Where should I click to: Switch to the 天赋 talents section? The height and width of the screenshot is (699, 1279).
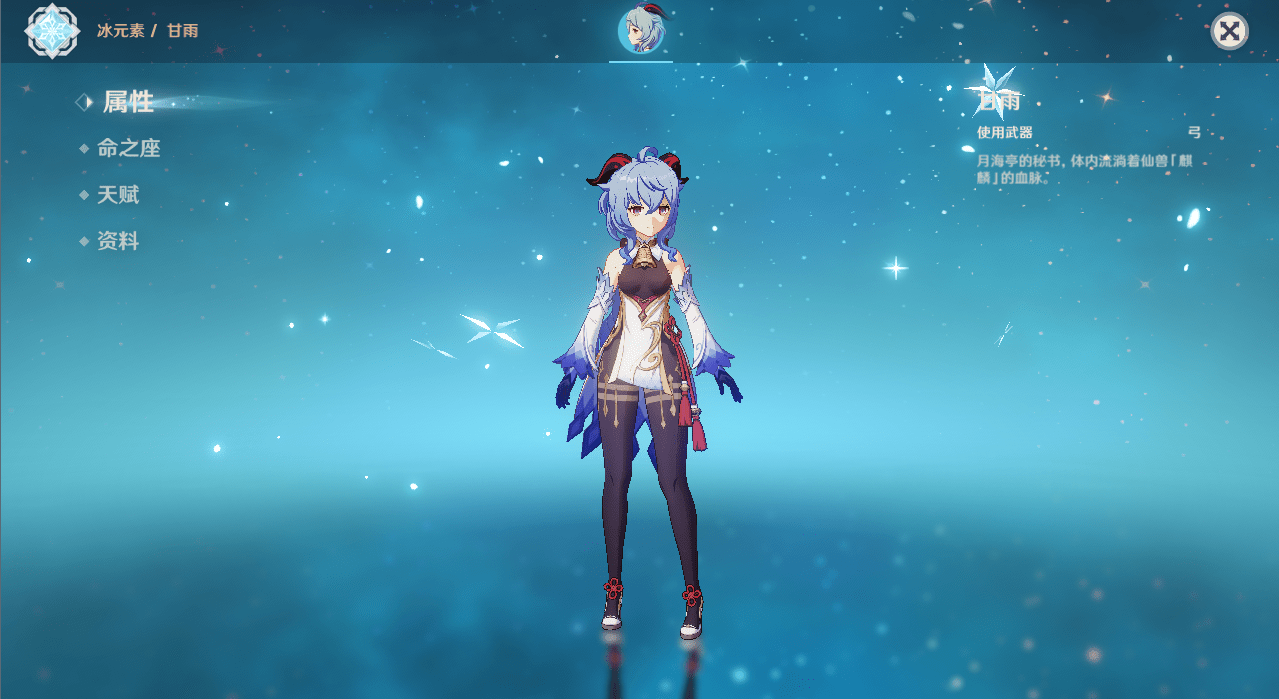point(117,195)
